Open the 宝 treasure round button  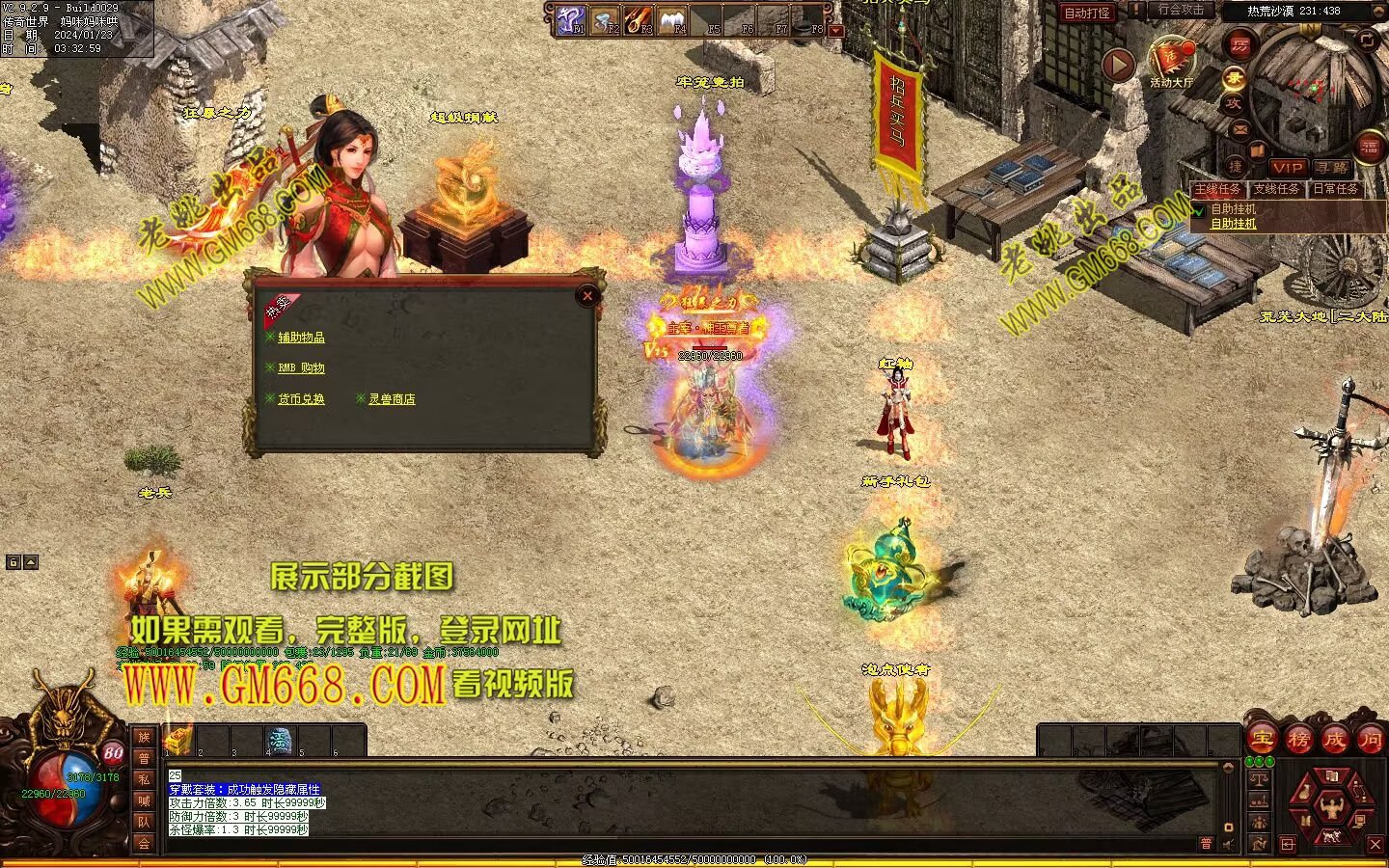coord(1262,740)
